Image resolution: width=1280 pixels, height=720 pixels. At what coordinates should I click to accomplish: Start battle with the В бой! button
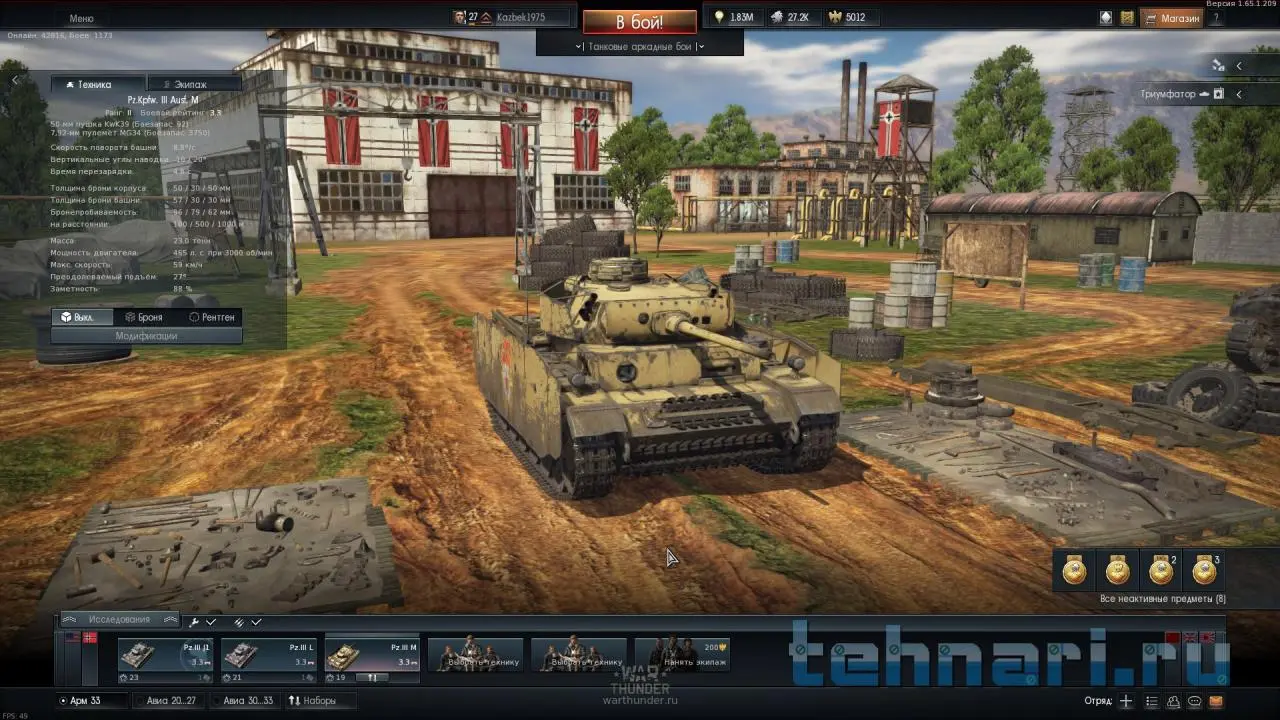click(639, 22)
